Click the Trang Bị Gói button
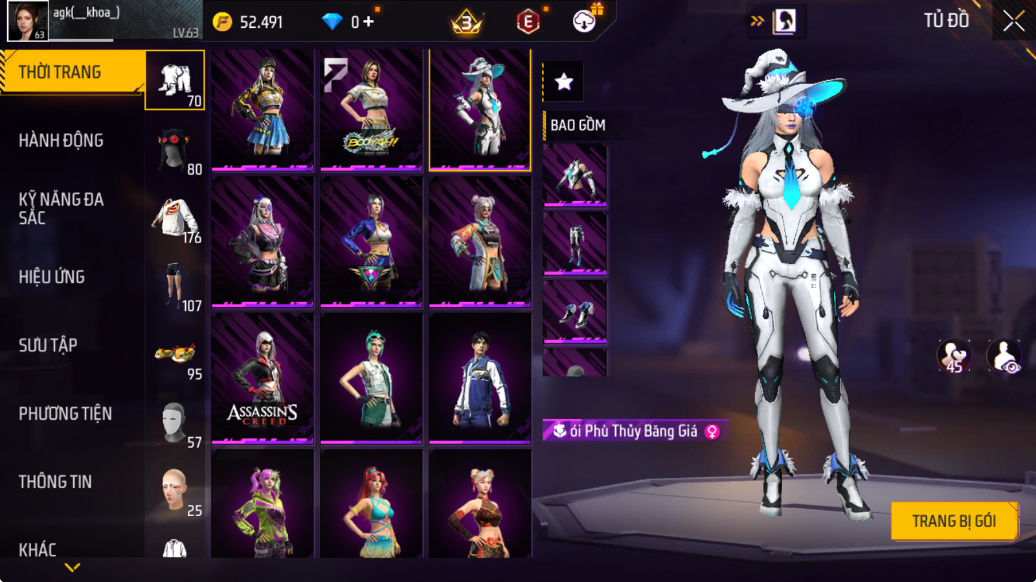 [954, 521]
